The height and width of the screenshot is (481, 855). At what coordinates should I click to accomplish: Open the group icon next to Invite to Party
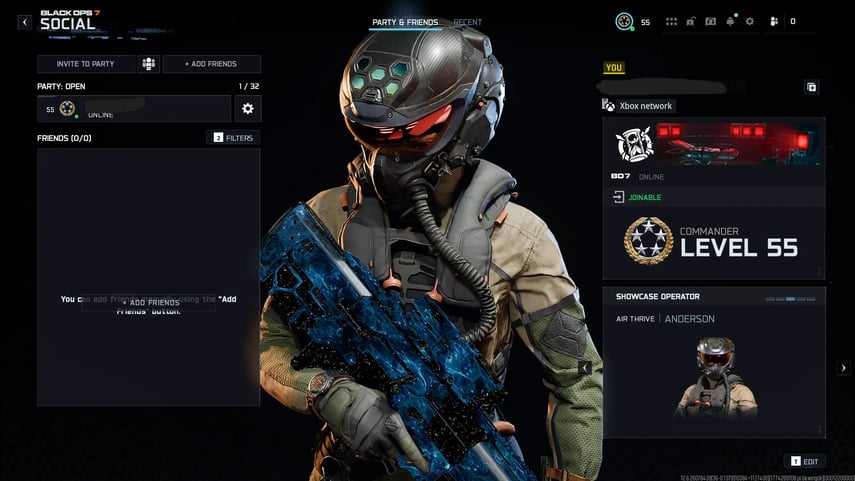click(x=148, y=64)
